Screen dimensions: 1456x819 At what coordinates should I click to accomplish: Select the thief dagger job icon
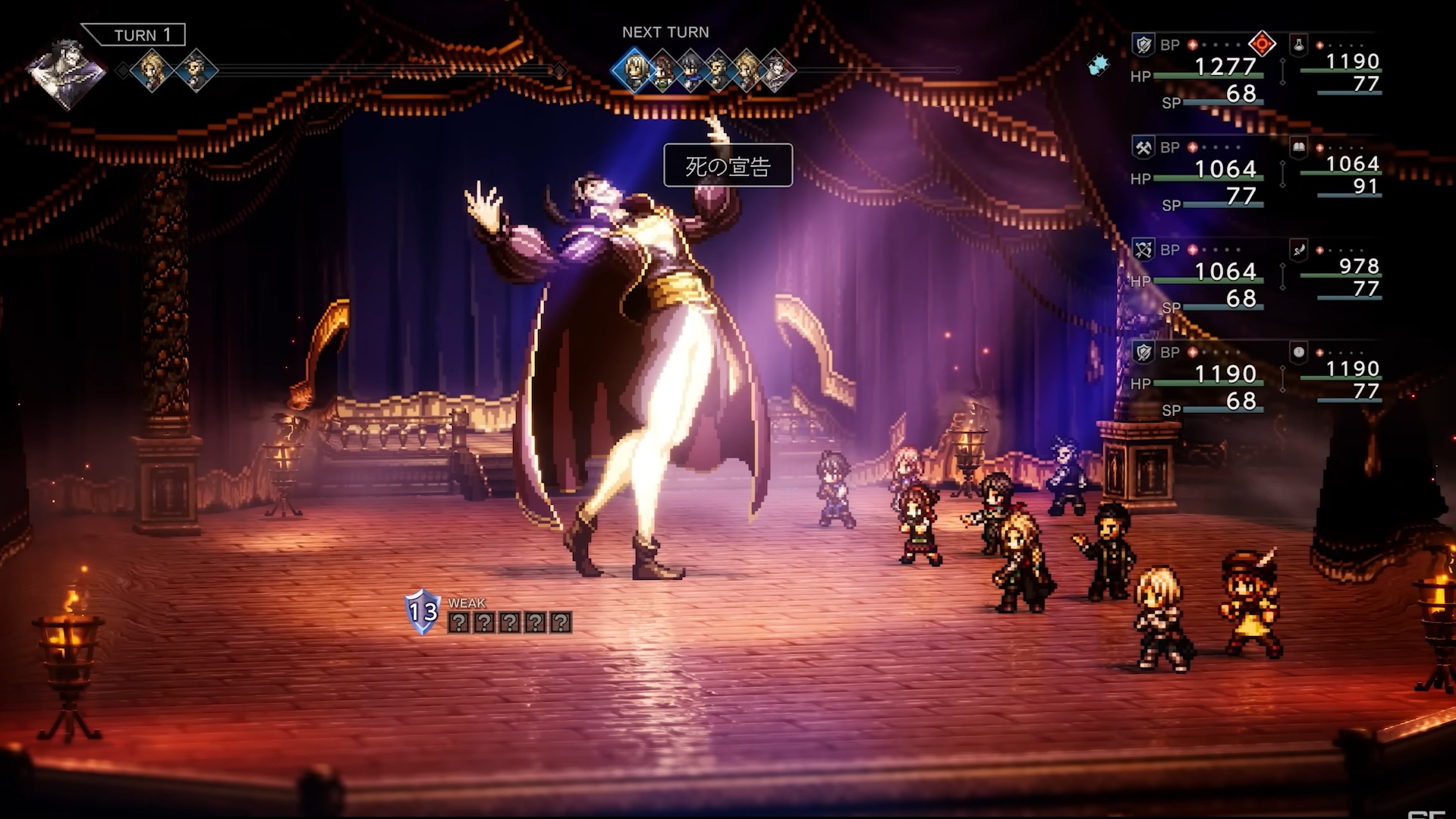pyautogui.click(x=1298, y=250)
